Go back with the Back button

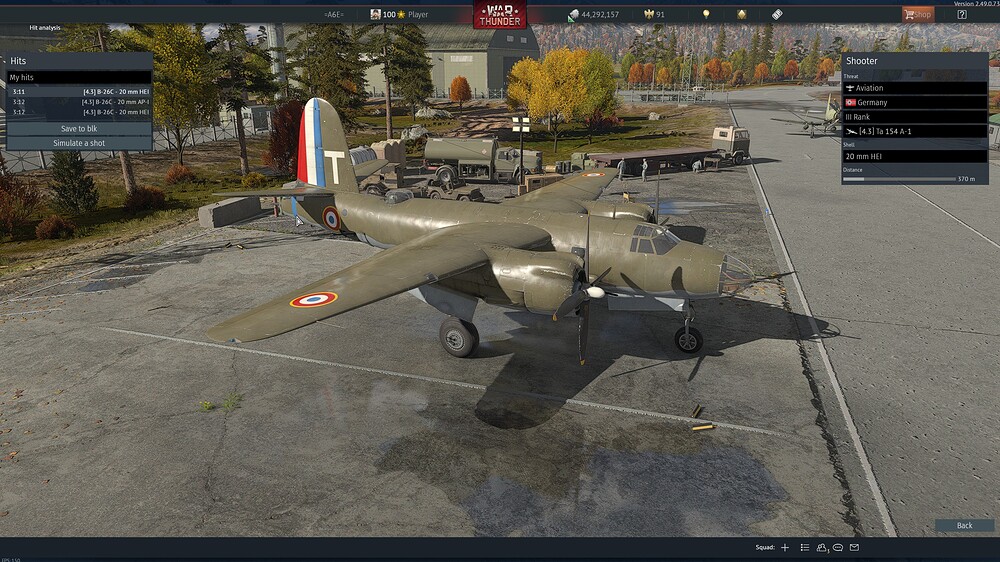tap(964, 525)
